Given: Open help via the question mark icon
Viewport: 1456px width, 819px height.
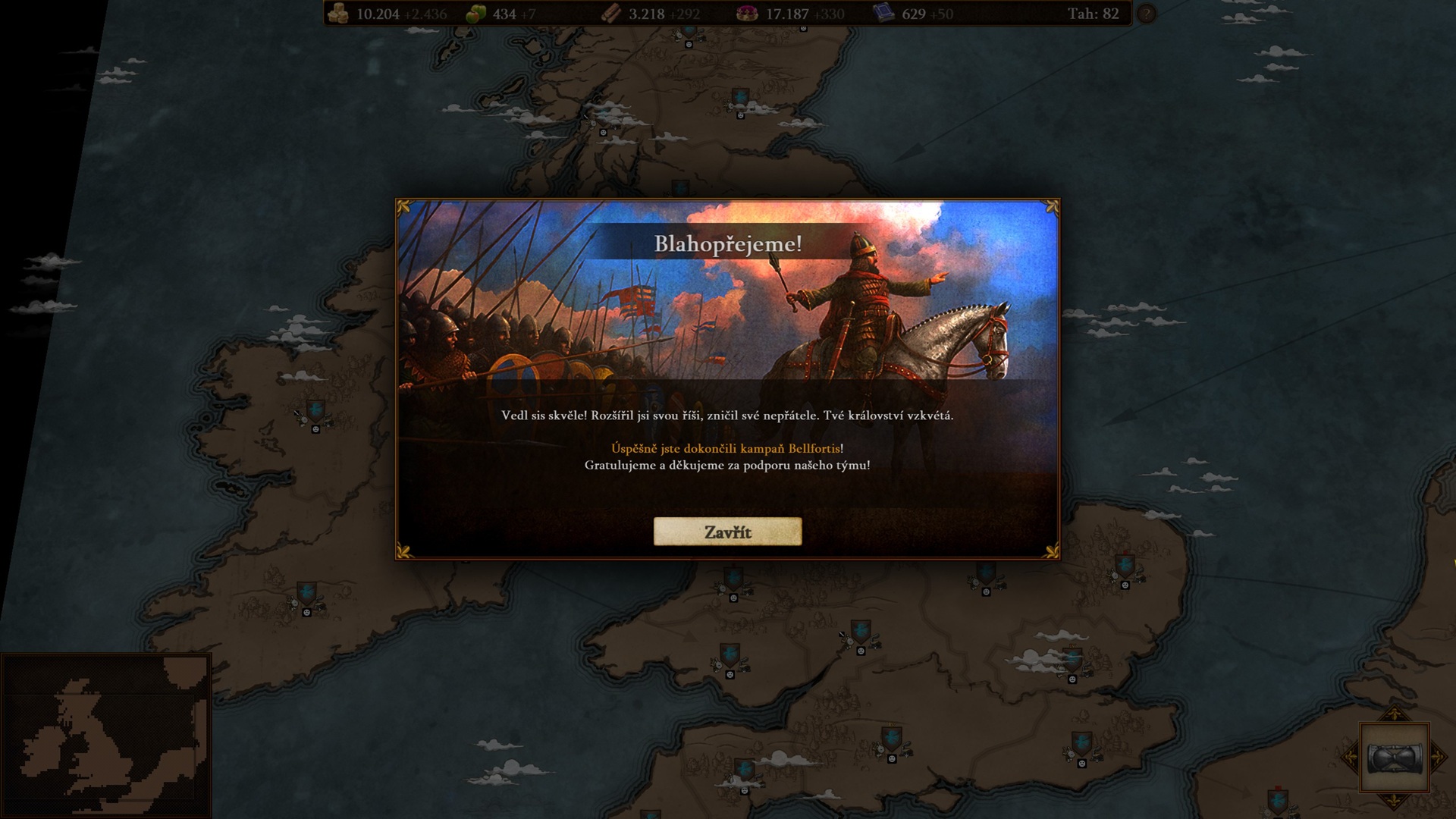Looking at the screenshot, I should tap(1147, 14).
